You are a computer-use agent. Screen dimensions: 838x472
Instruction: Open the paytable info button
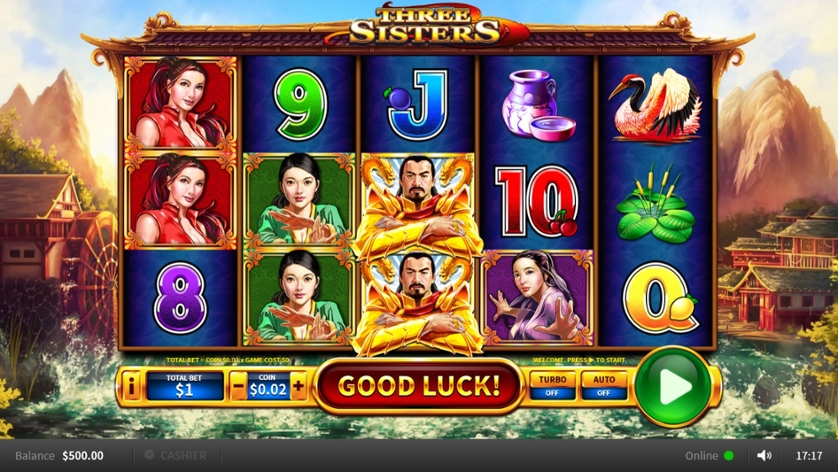tap(131, 385)
